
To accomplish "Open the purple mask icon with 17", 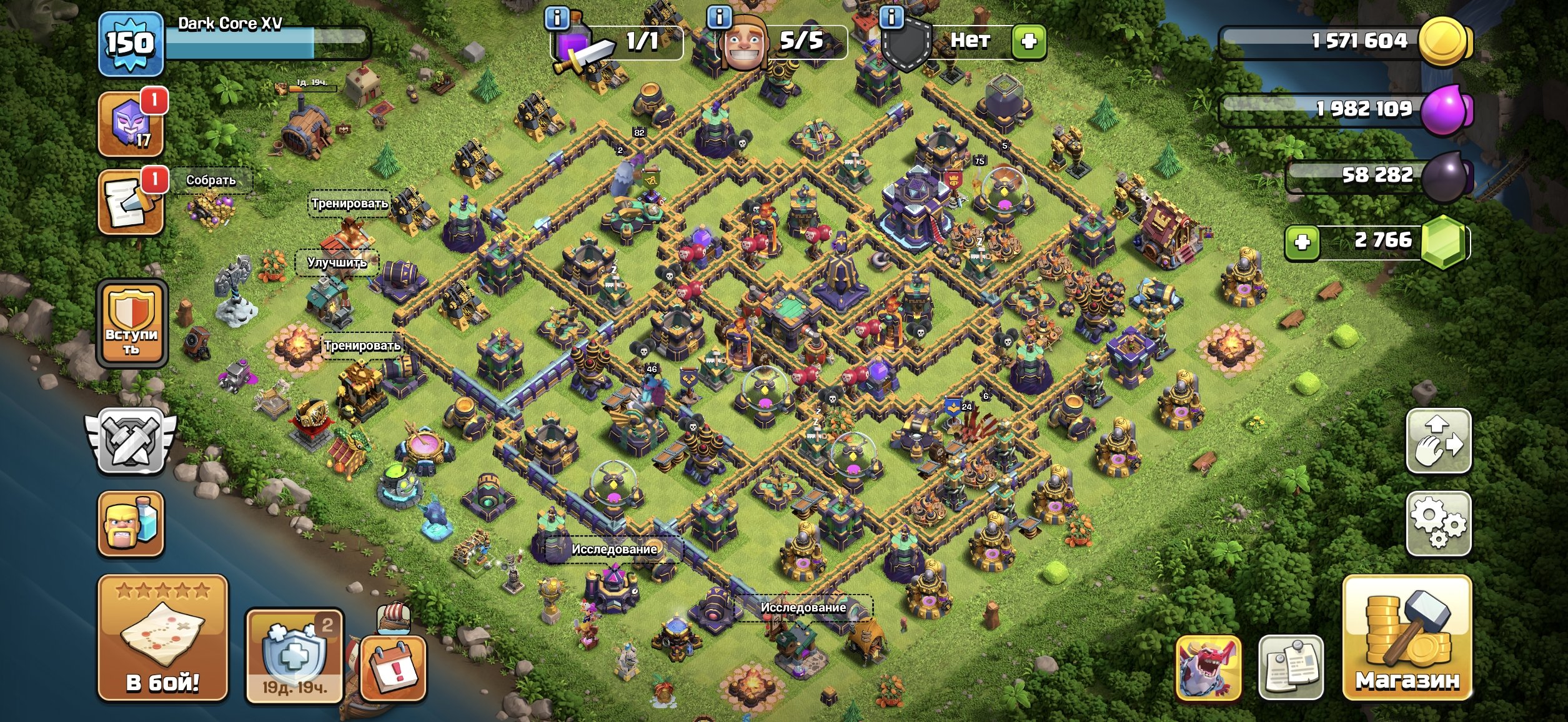I will click(131, 124).
